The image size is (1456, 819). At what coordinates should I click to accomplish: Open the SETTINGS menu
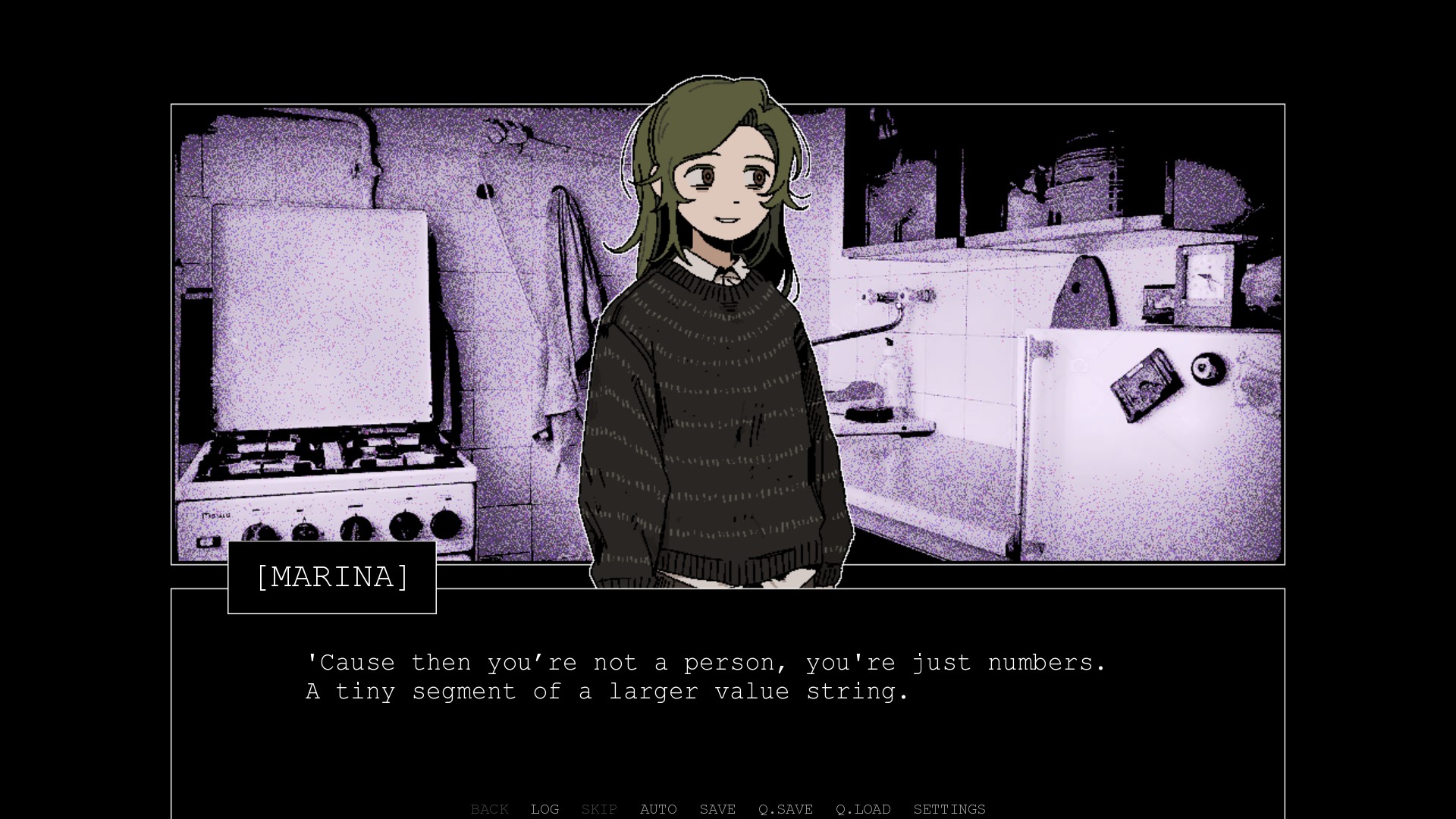(949, 809)
